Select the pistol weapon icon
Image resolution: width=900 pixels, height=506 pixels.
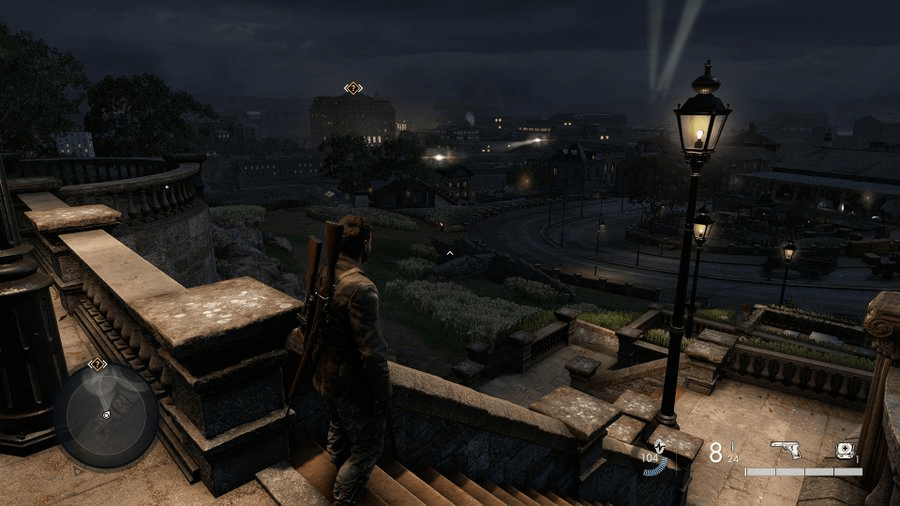(x=785, y=450)
